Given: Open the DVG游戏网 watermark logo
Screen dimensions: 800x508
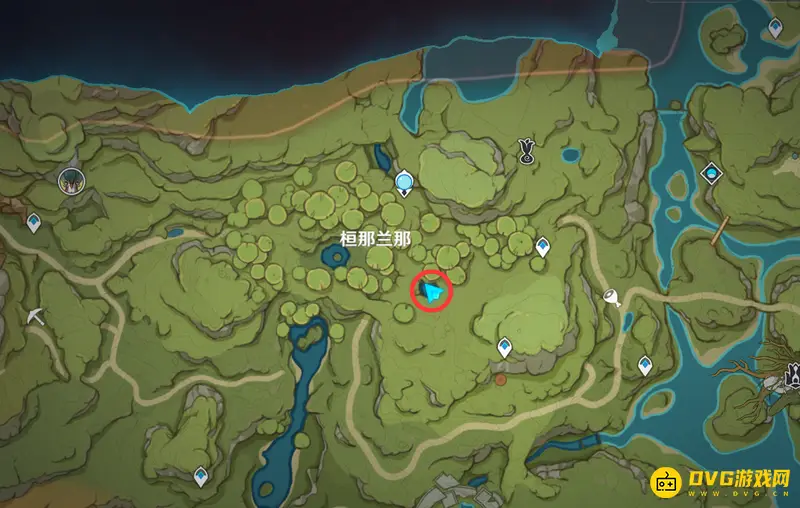Looking at the screenshot, I should (x=722, y=481).
